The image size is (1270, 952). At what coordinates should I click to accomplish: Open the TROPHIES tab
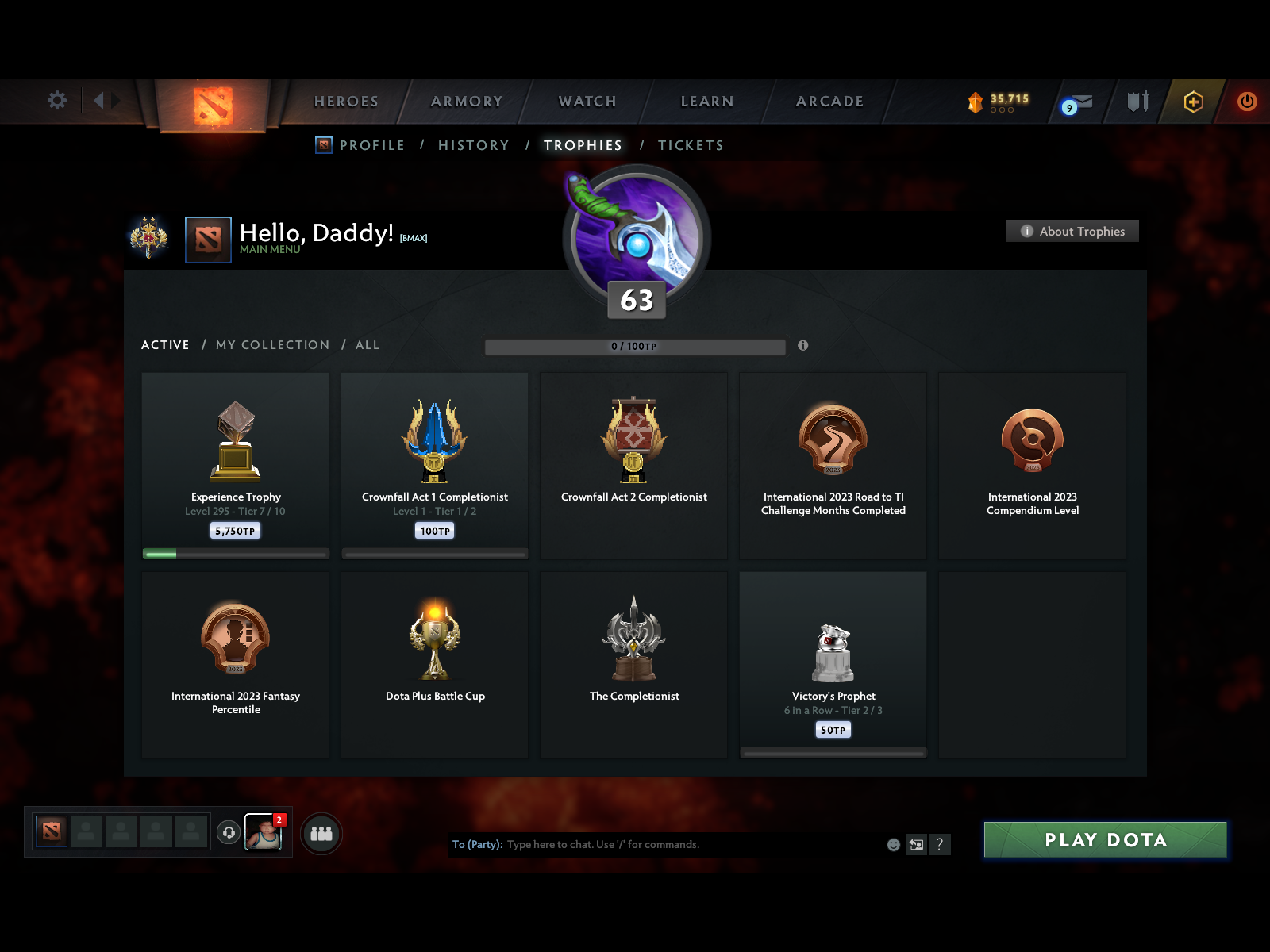[583, 145]
